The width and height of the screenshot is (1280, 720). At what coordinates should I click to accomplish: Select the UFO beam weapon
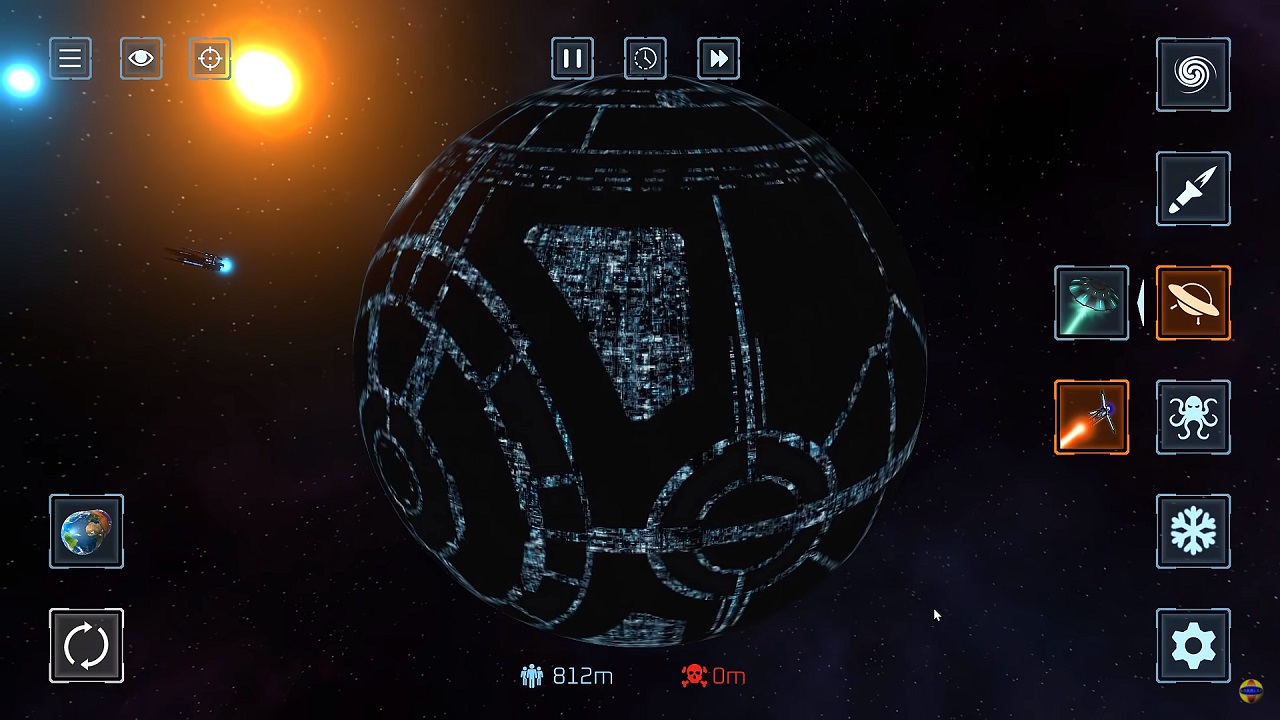pyautogui.click(x=1091, y=303)
